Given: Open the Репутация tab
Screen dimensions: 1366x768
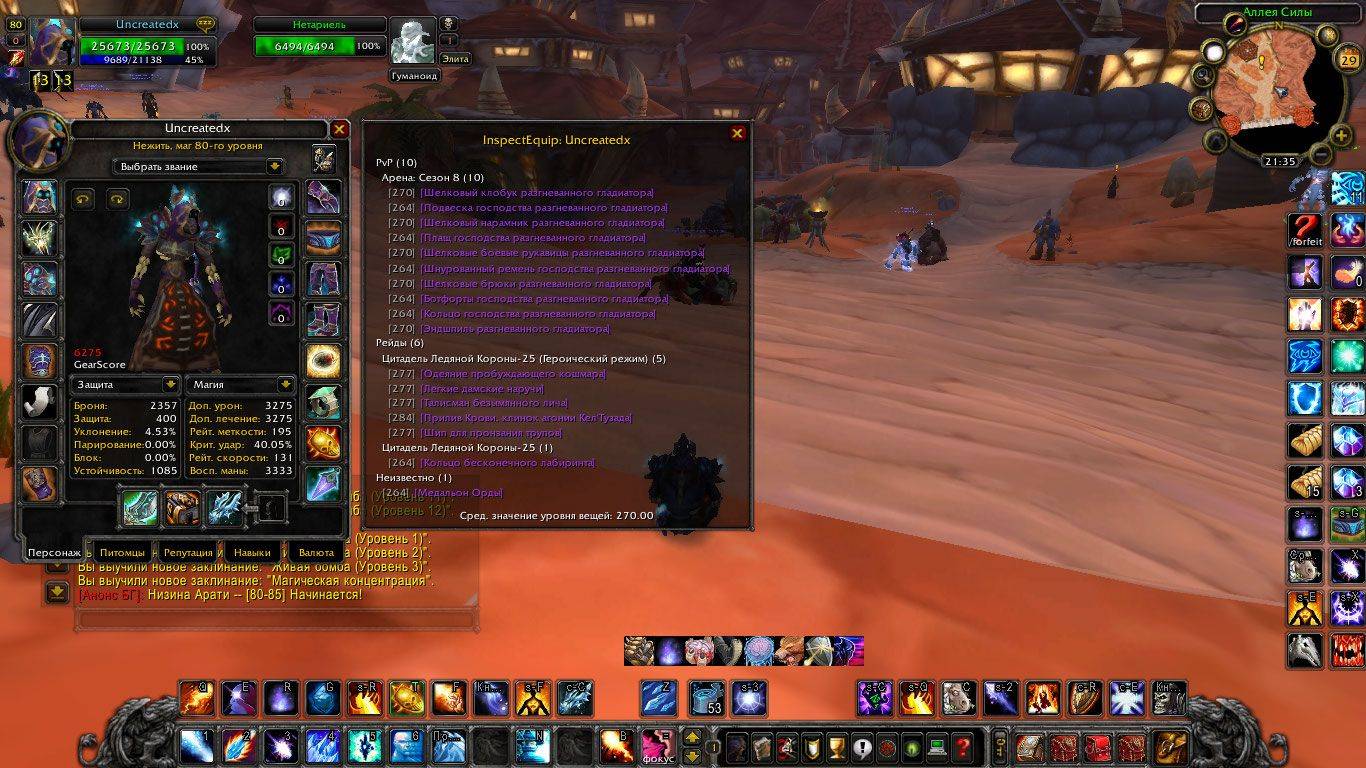Looking at the screenshot, I should pyautogui.click(x=188, y=552).
